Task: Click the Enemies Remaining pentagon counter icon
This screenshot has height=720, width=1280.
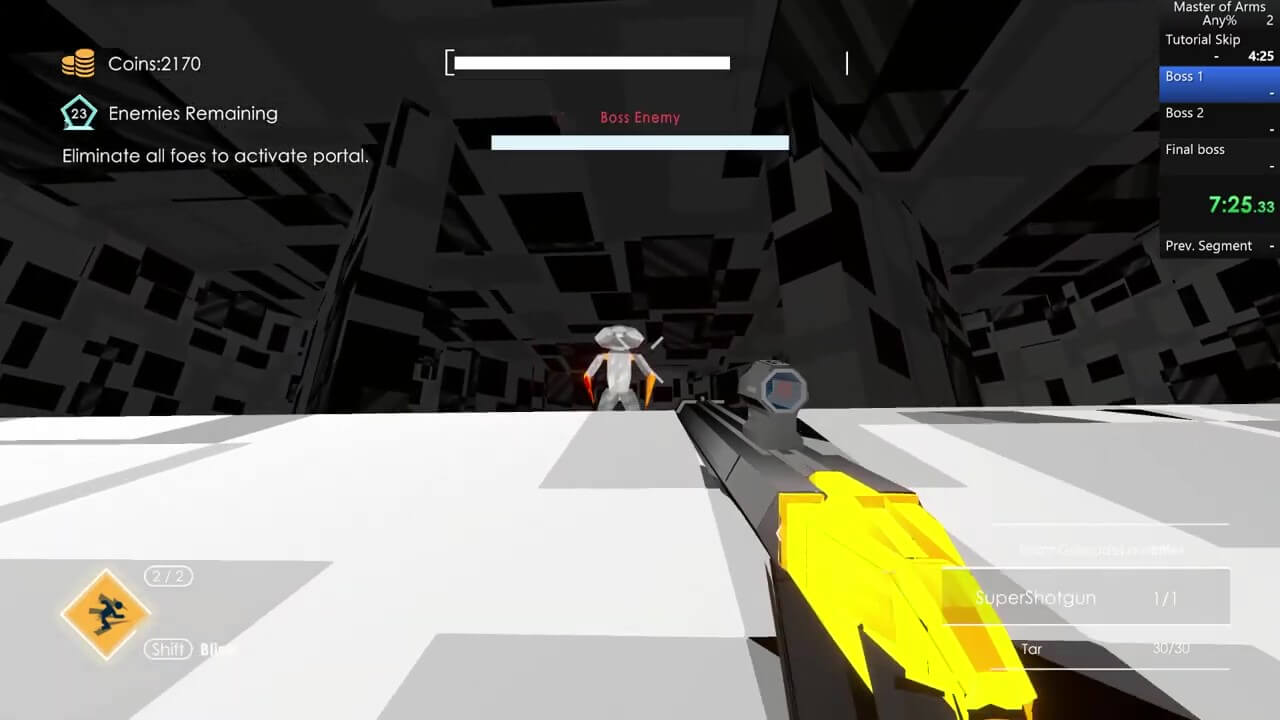Action: (x=78, y=114)
